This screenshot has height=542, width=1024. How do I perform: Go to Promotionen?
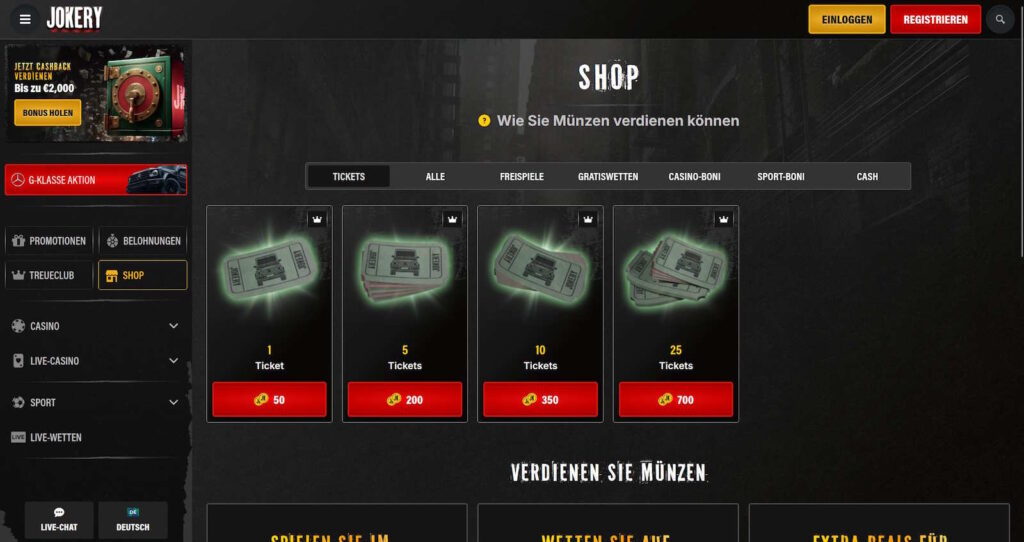[50, 241]
